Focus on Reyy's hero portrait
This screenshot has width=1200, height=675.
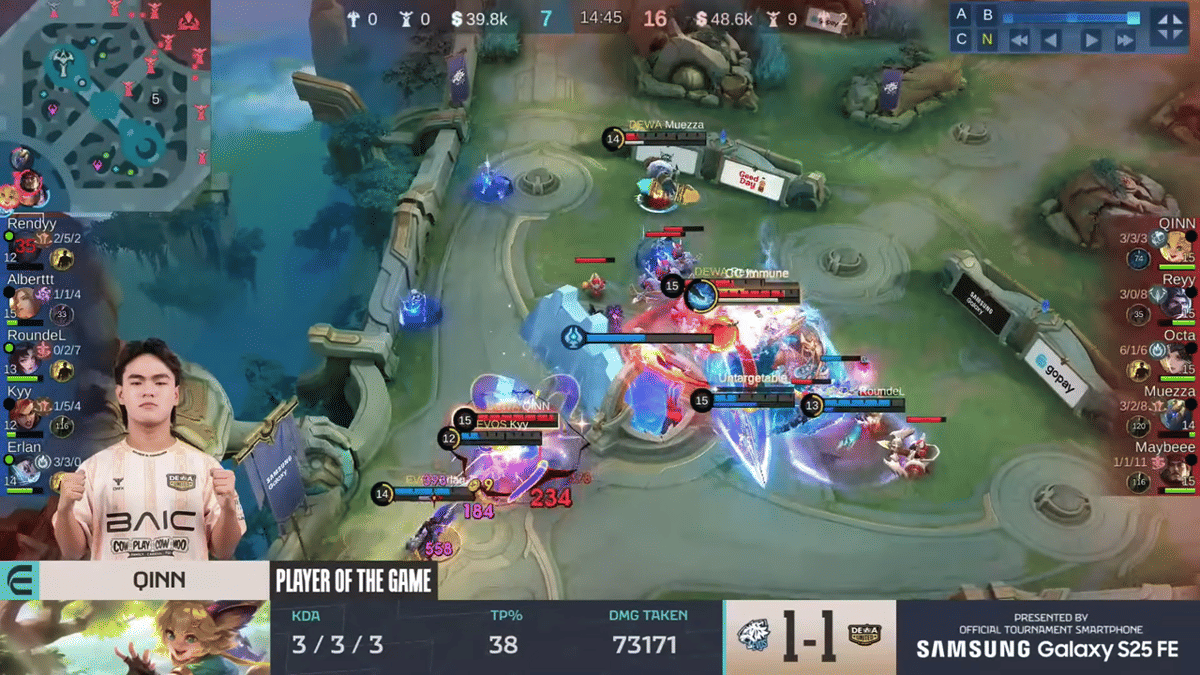pyautogui.click(x=1176, y=303)
